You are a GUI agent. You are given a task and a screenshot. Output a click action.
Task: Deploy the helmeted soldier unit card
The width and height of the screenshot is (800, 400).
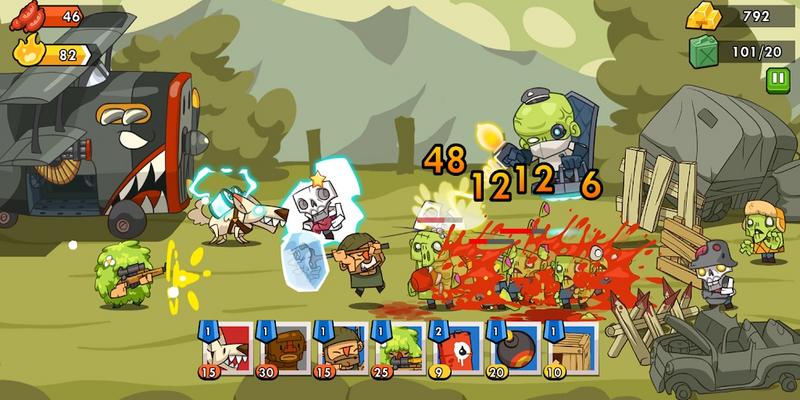[x=339, y=348]
